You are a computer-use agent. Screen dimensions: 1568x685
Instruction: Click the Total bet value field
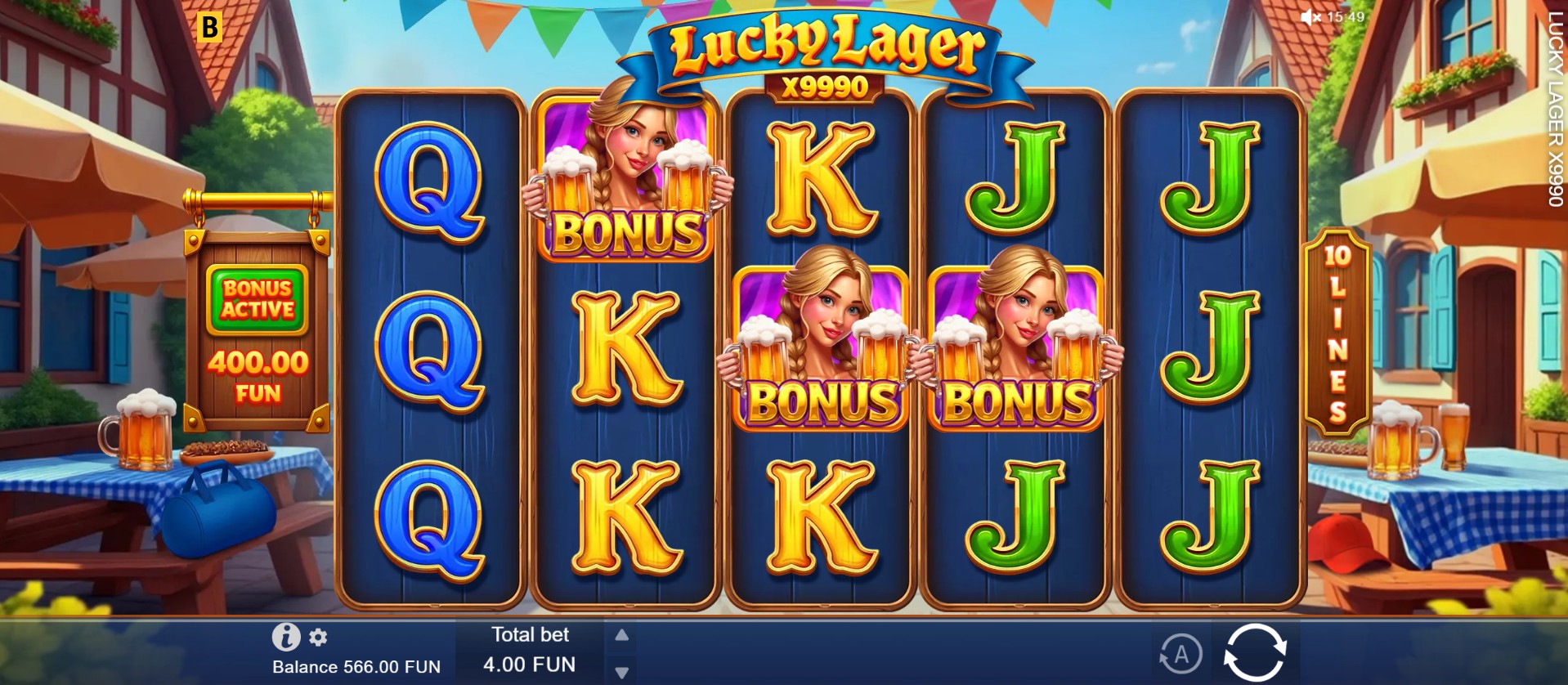click(x=529, y=665)
